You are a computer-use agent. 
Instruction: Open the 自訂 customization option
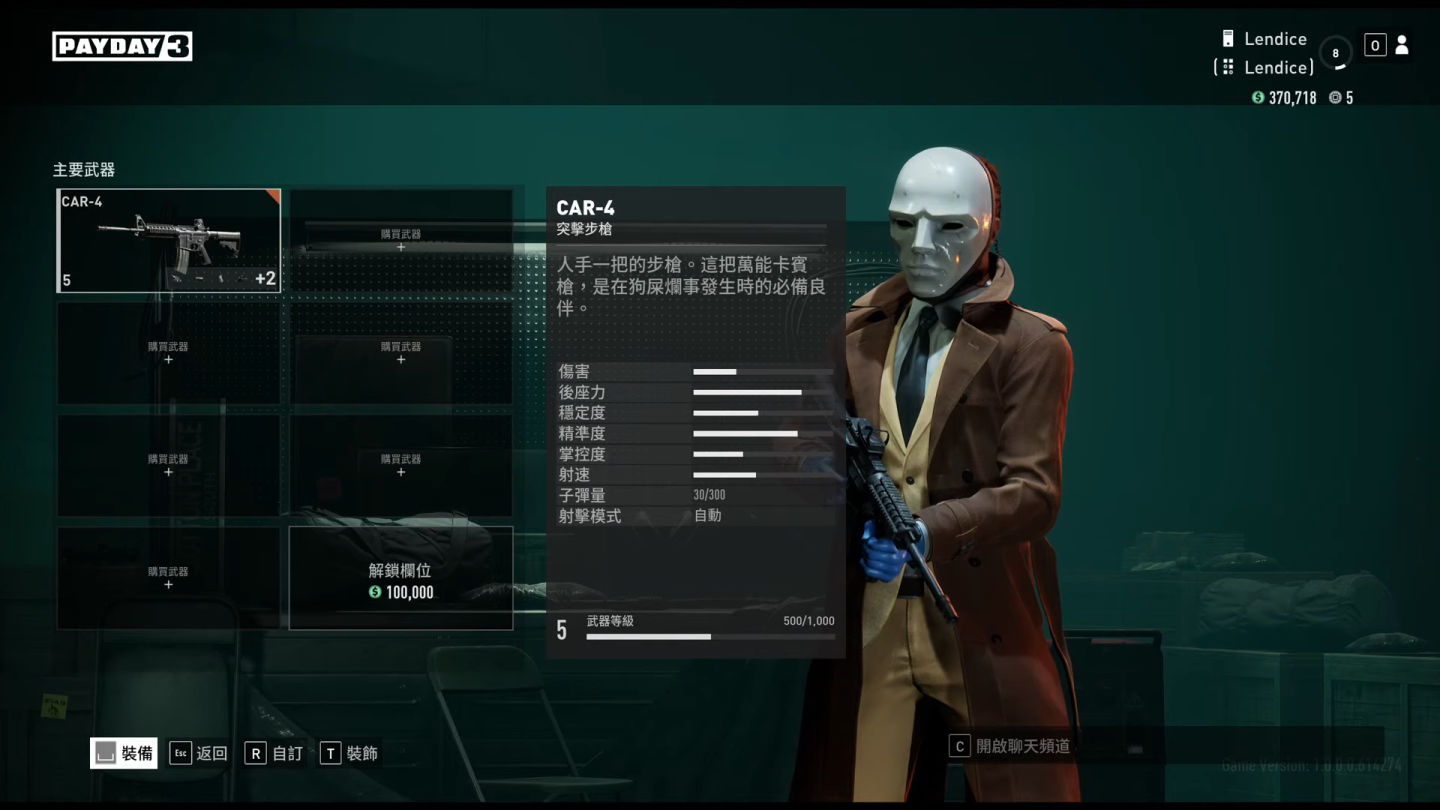click(x=274, y=753)
